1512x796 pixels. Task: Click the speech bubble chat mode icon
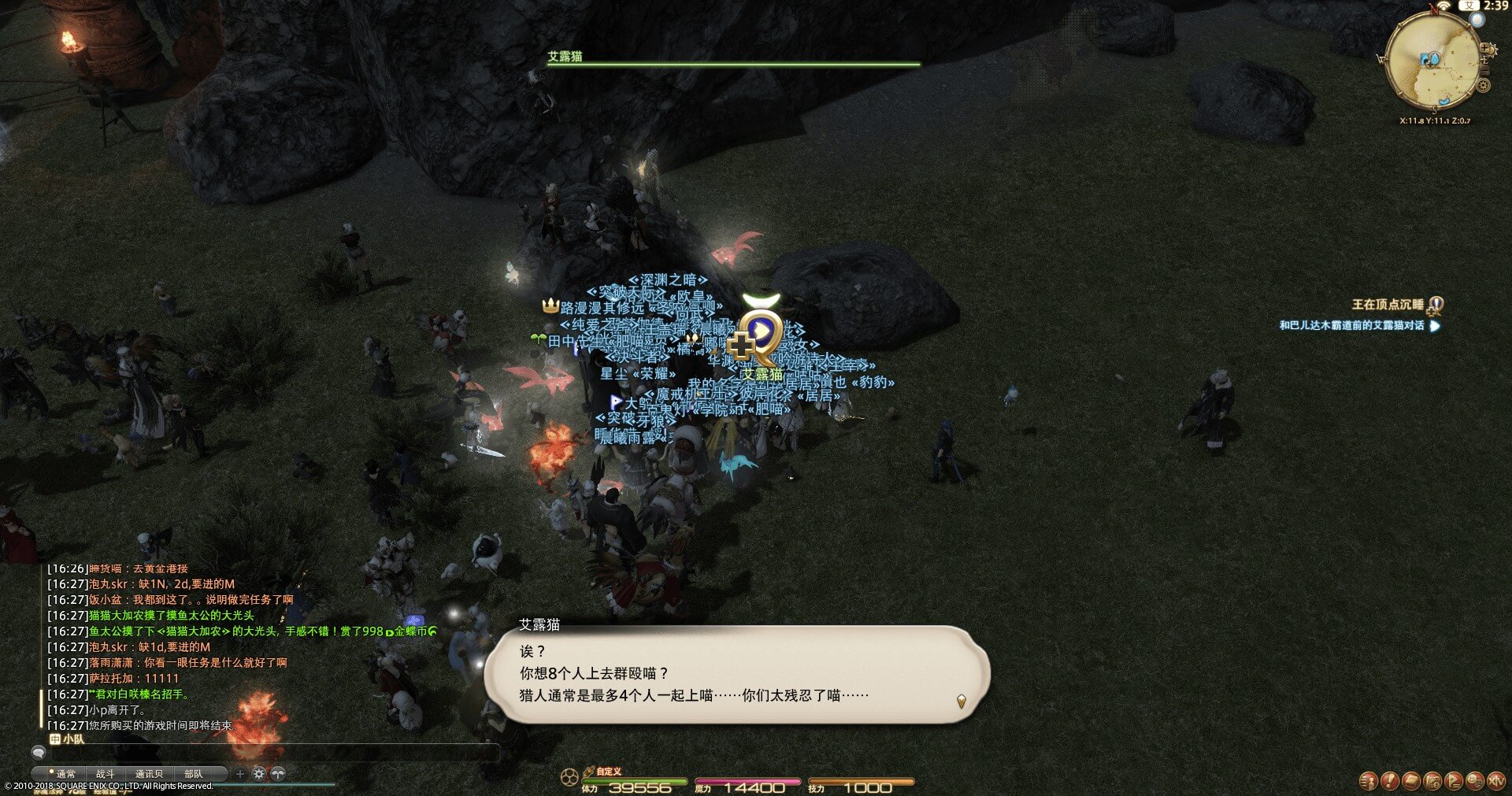[x=38, y=753]
